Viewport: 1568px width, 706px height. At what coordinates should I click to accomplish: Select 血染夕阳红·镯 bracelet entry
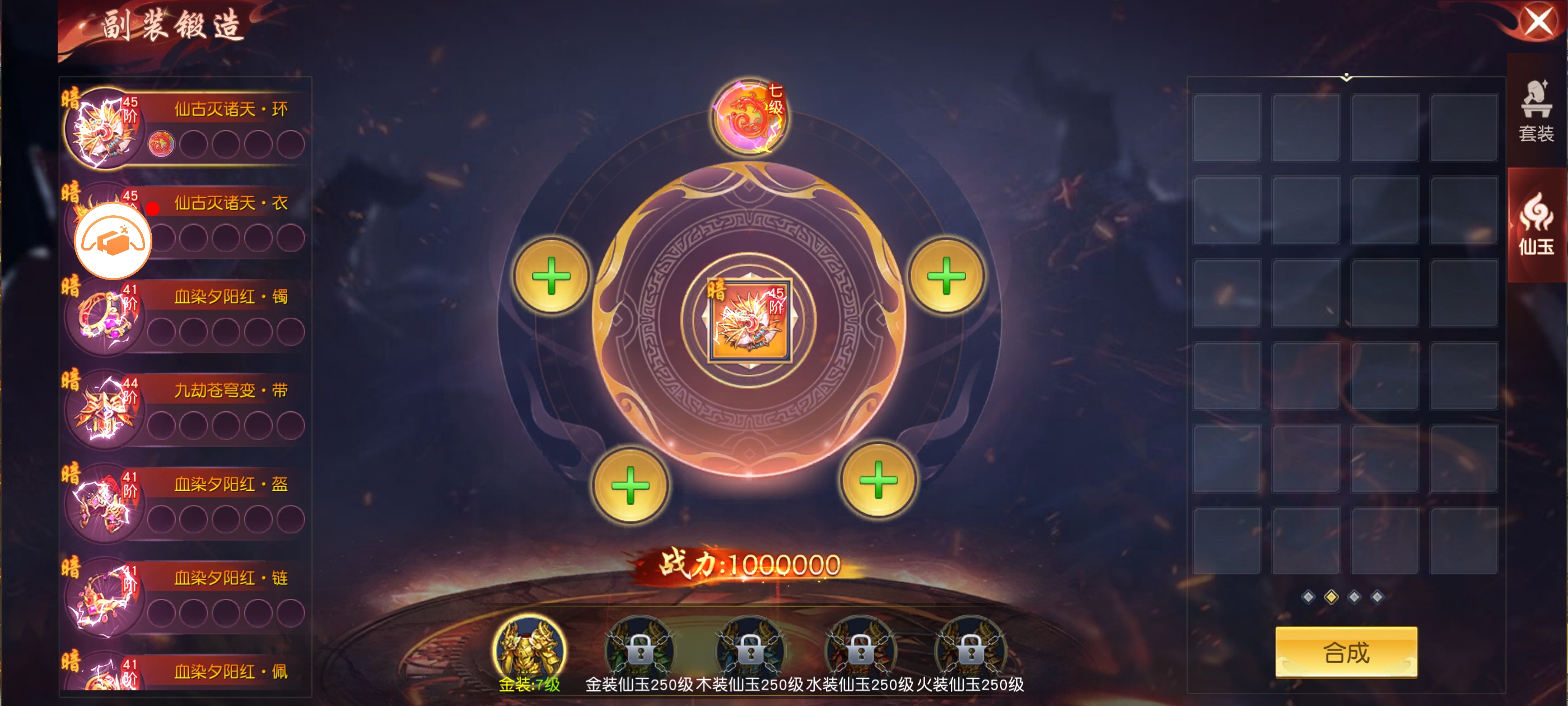(230, 298)
